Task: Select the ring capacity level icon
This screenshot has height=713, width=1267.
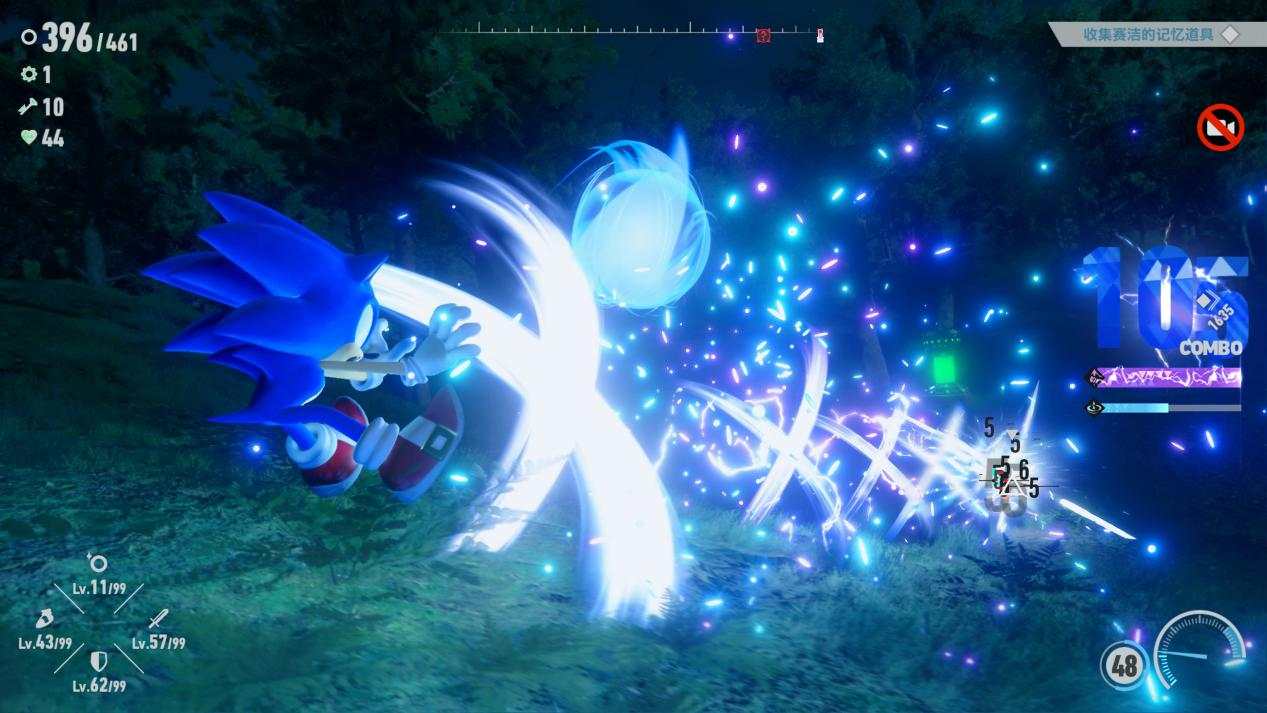Action: click(97, 563)
